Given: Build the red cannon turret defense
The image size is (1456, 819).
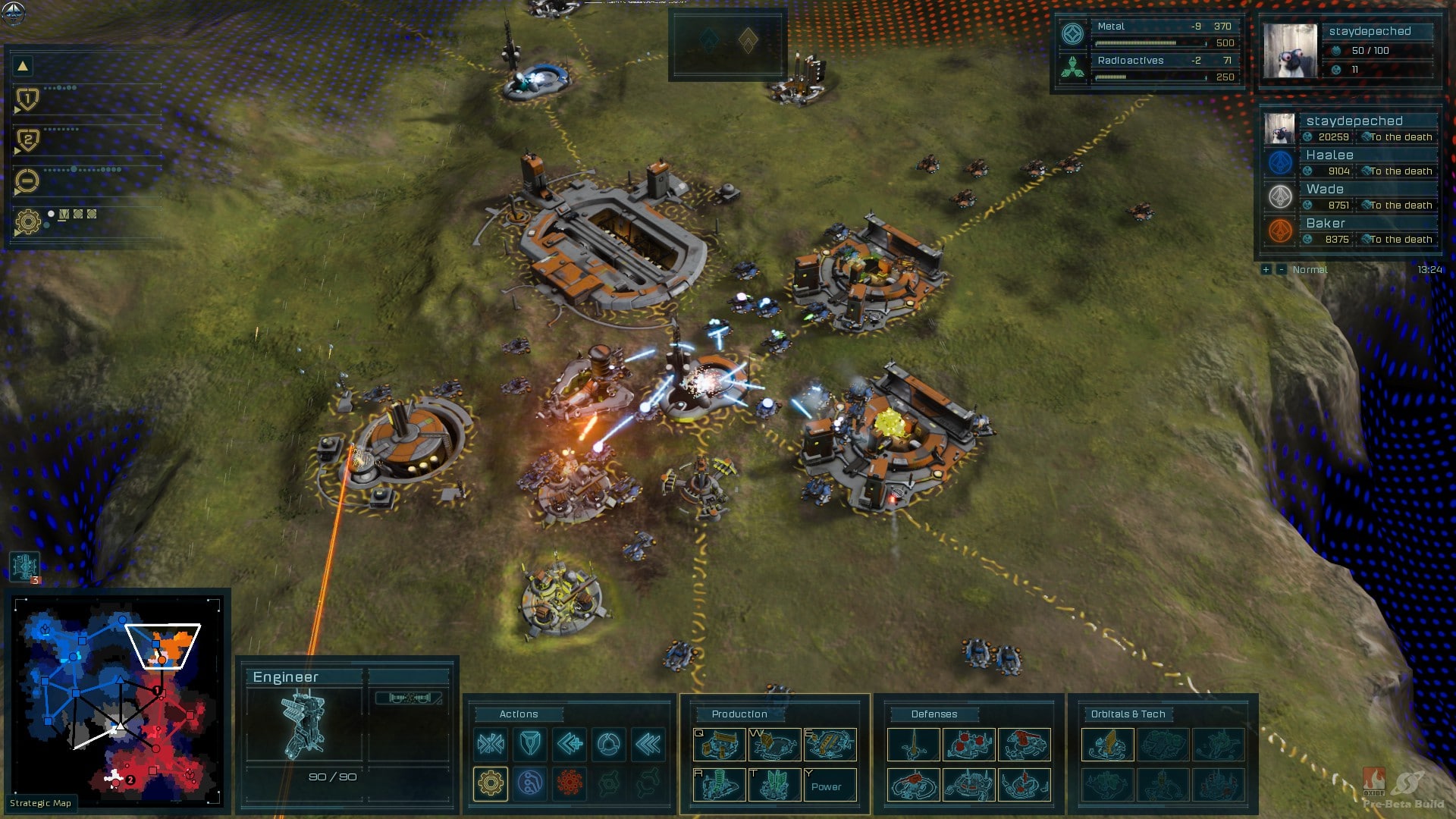Looking at the screenshot, I should [1024, 745].
